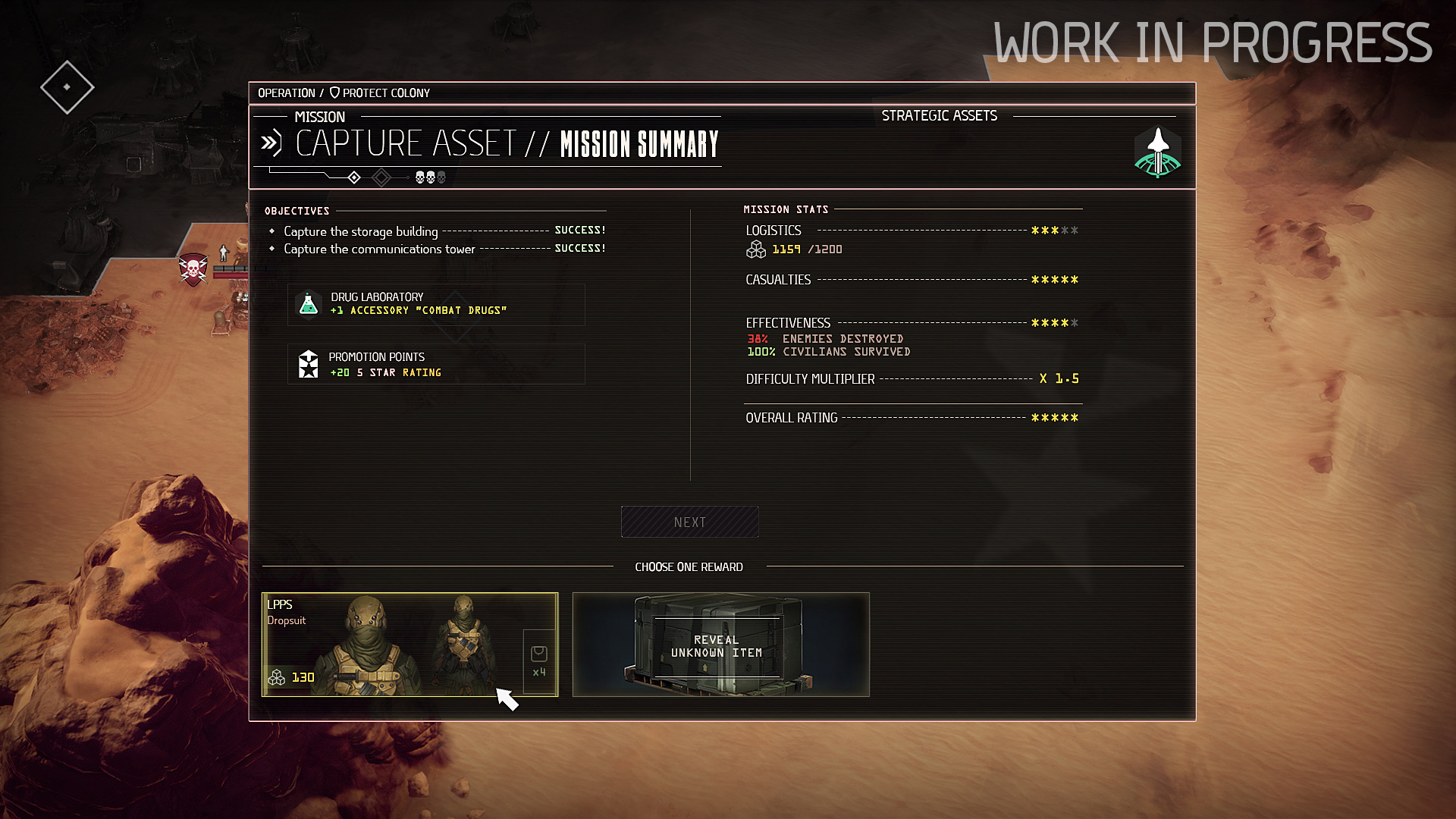Select the LPPS Dropsuit reward card
Image resolution: width=1456 pixels, height=819 pixels.
coord(409,644)
